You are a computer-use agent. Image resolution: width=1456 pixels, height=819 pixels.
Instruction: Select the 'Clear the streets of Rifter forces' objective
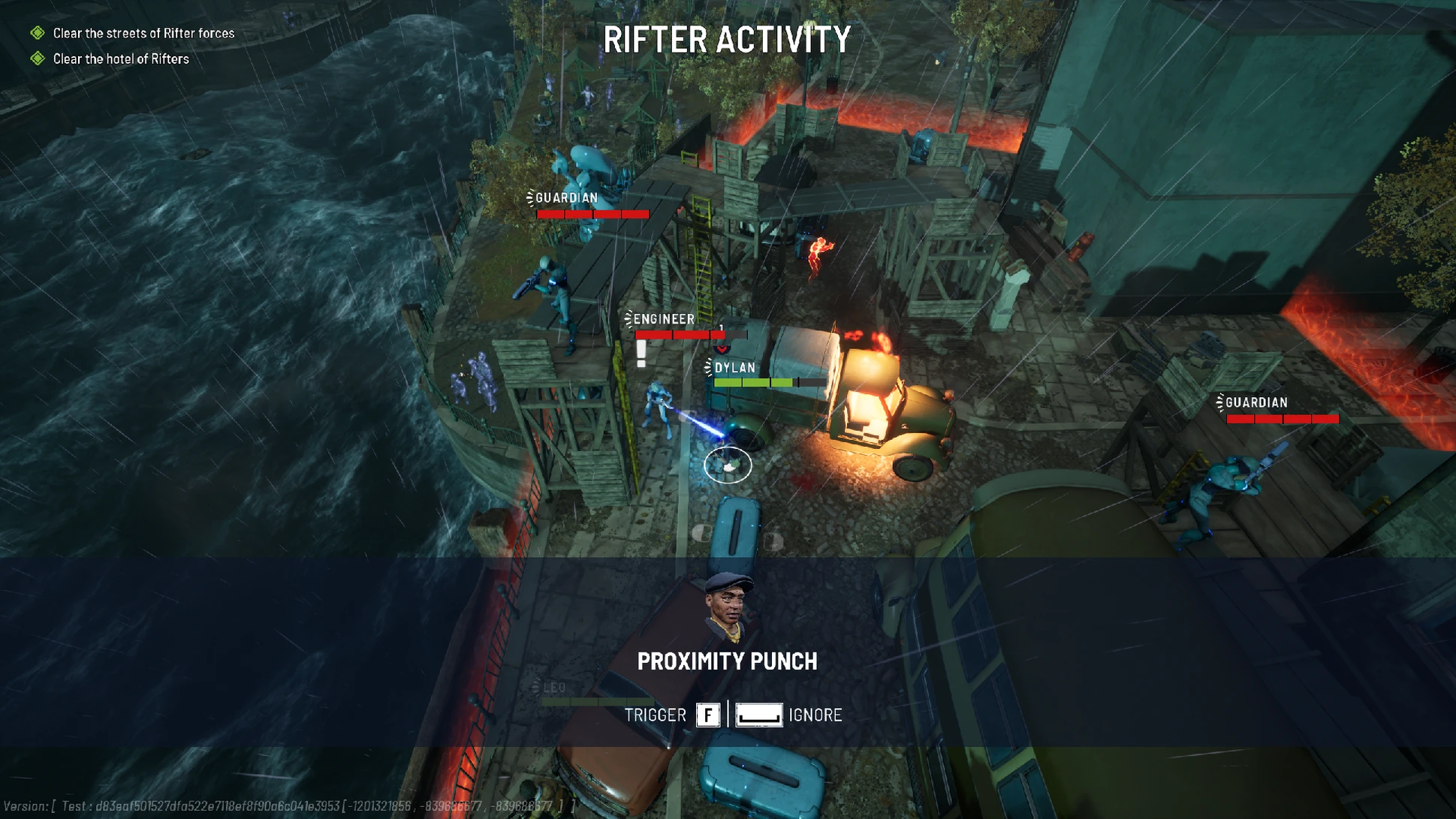coord(143,33)
